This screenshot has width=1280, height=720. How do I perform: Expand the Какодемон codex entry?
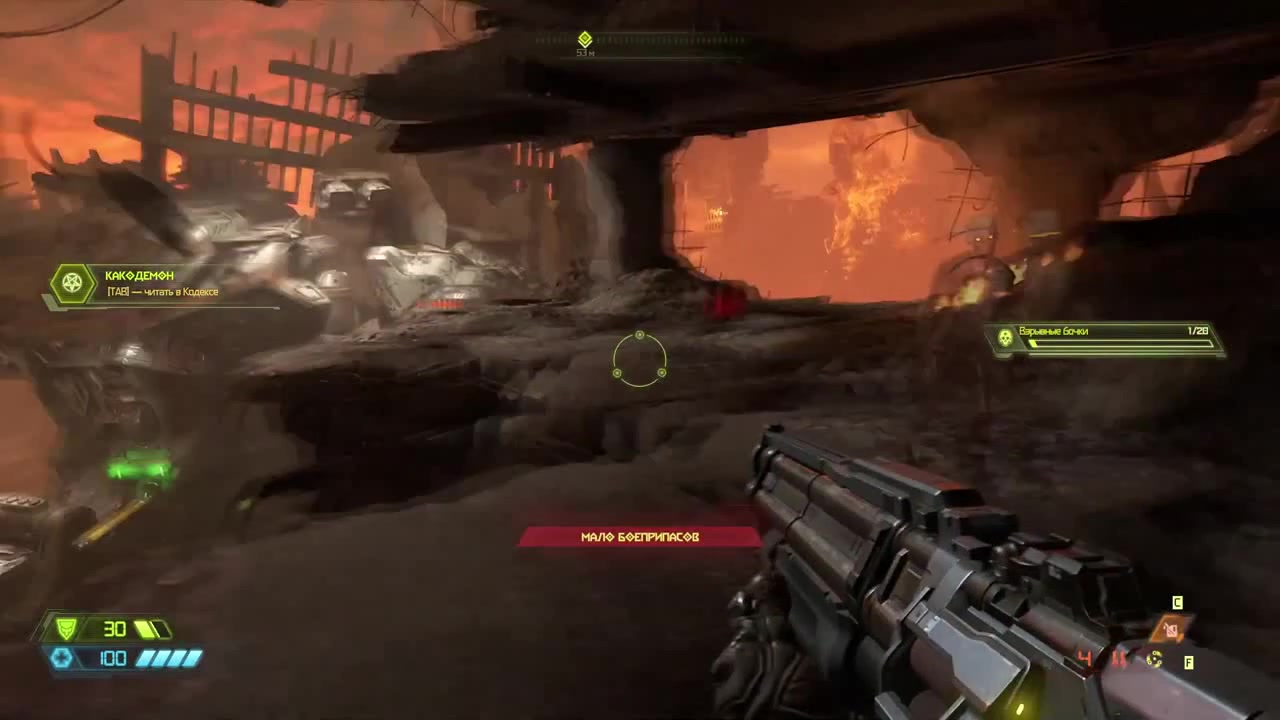click(x=160, y=283)
